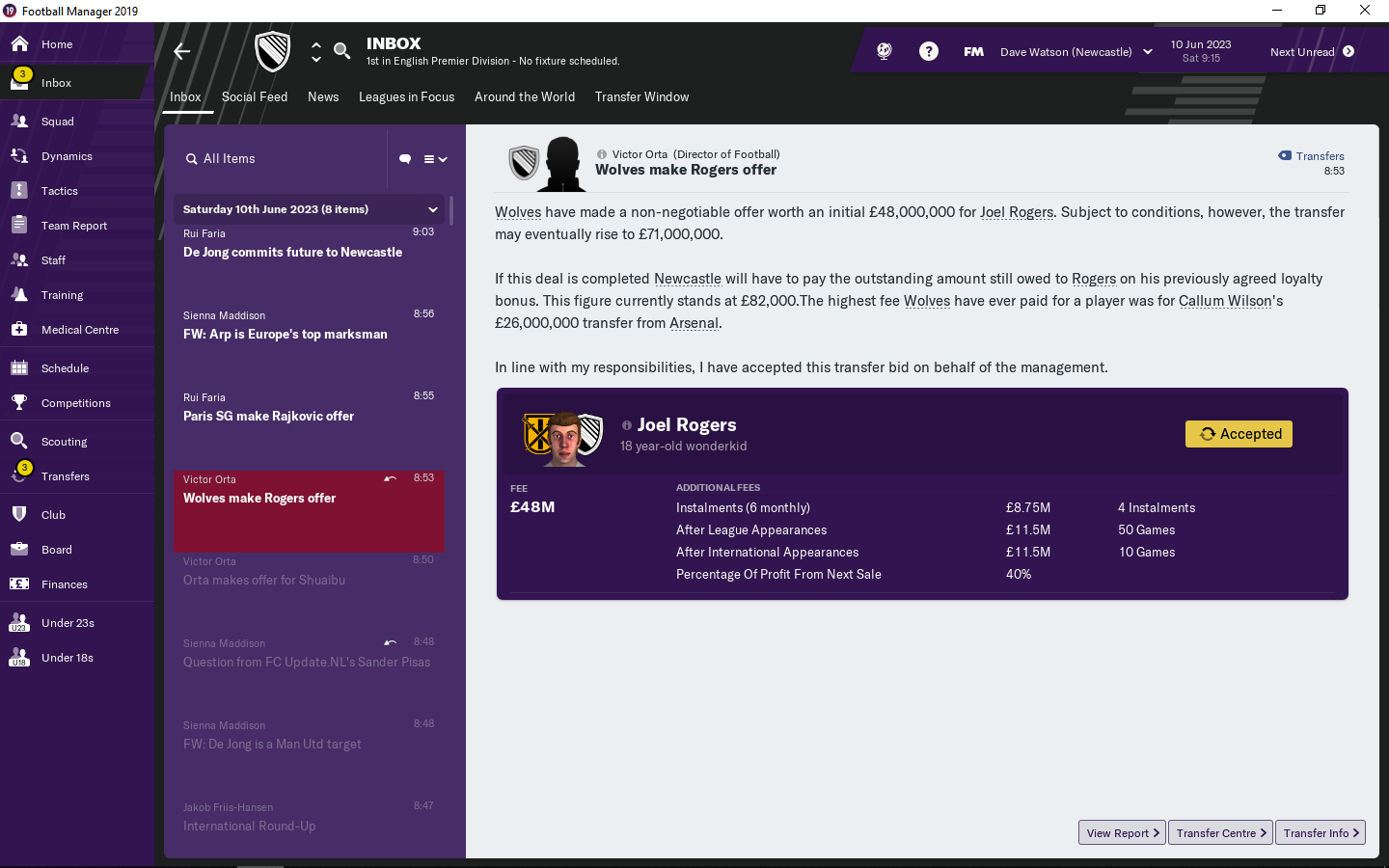Close the Football Manager window
The width and height of the screenshot is (1389, 868).
1365,11
